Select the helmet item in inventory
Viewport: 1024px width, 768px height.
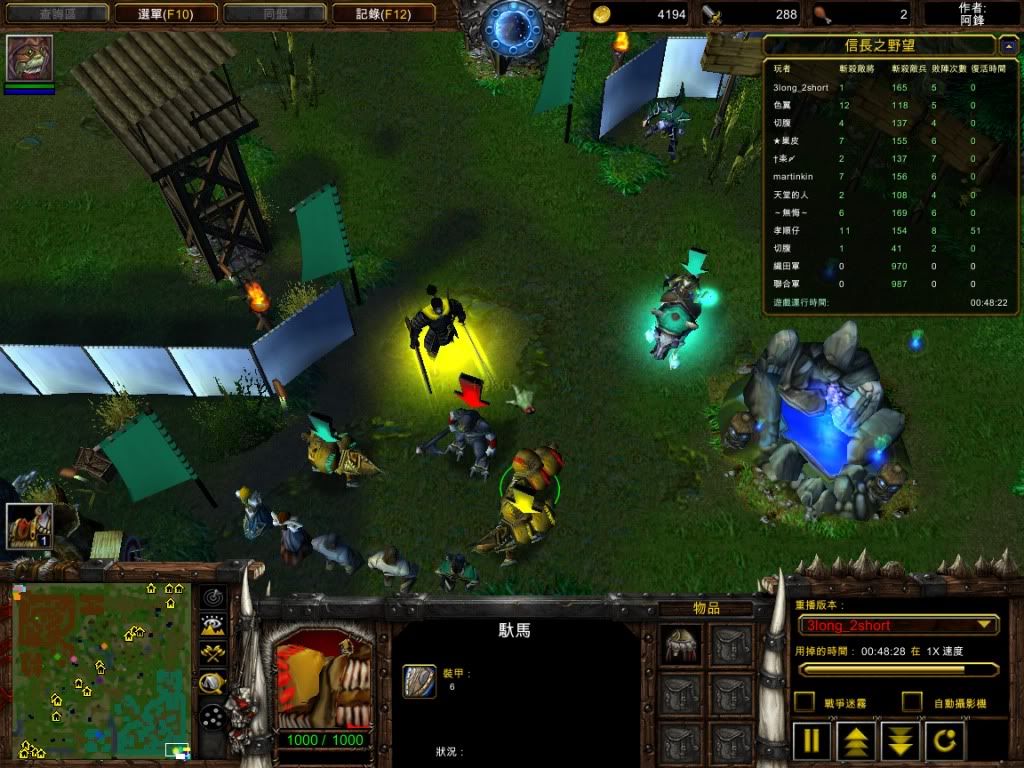tap(683, 645)
